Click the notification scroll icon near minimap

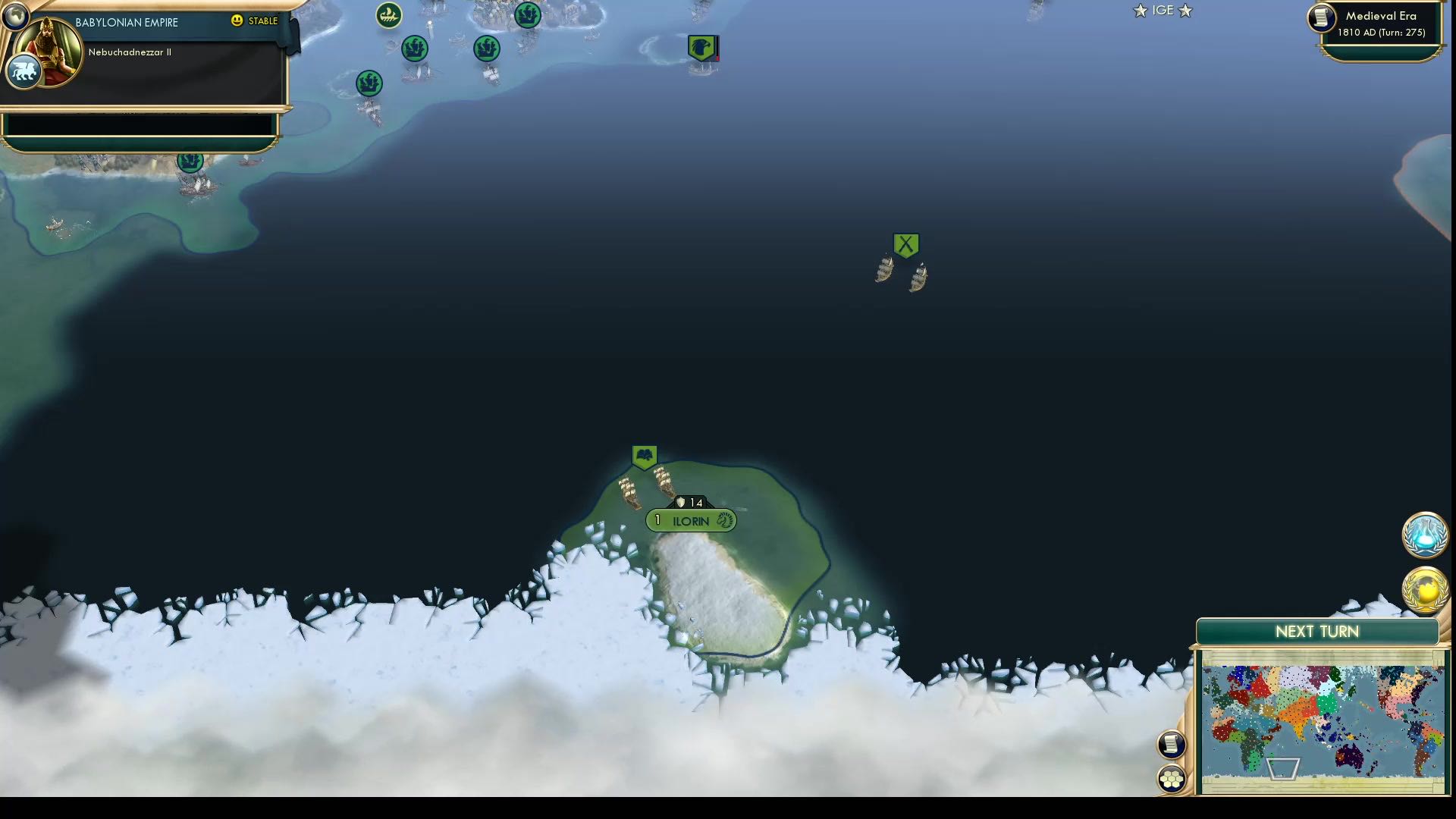pos(1171,744)
